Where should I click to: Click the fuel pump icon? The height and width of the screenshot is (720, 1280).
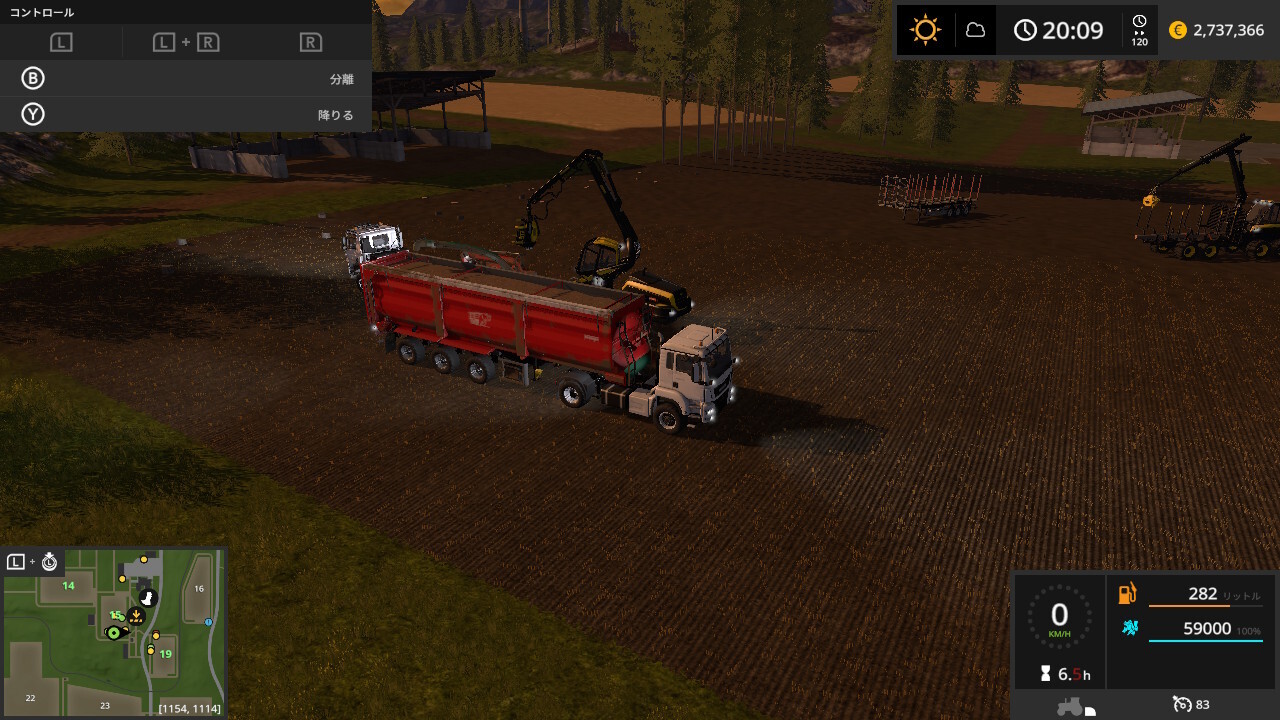1128,594
